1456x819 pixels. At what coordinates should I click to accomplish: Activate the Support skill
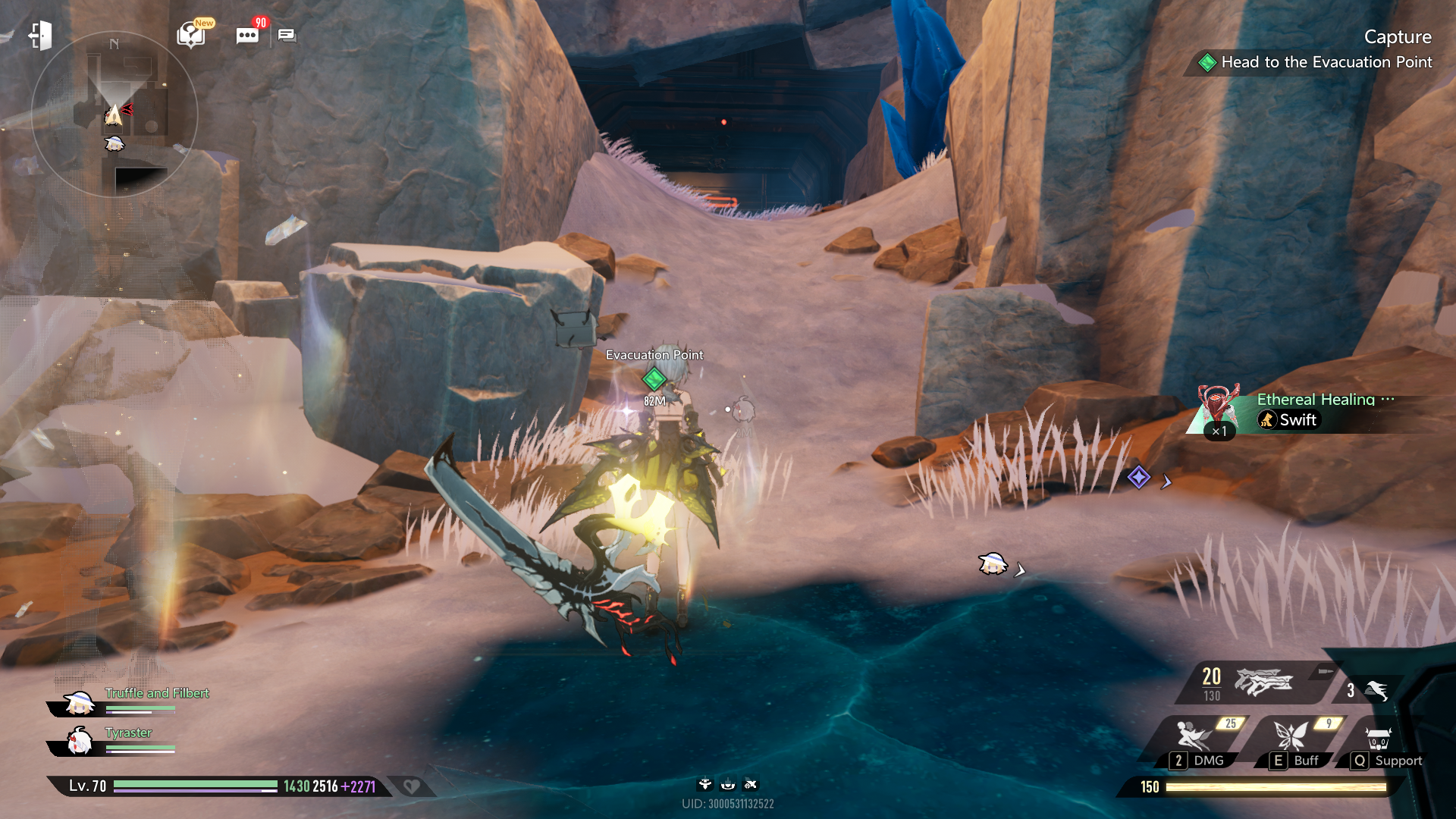pos(1380,743)
